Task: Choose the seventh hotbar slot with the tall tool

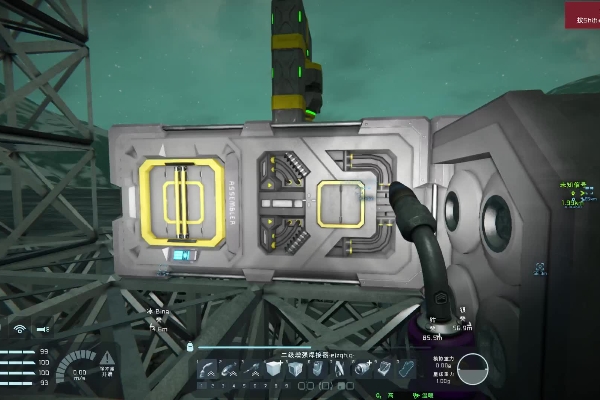Action: click(339, 369)
